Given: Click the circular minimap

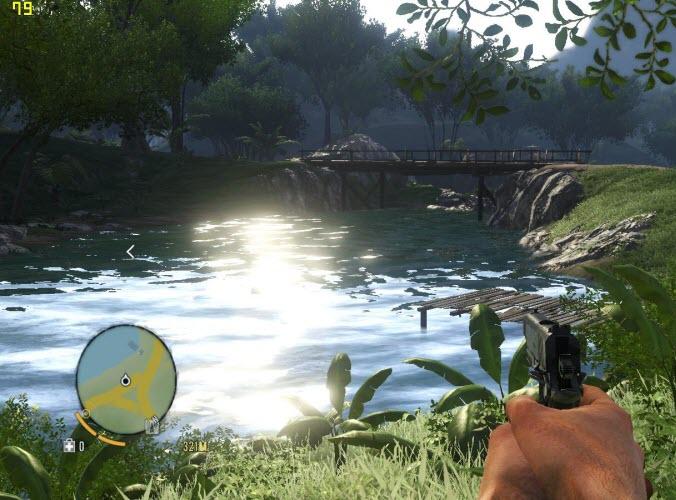Looking at the screenshot, I should point(126,379).
